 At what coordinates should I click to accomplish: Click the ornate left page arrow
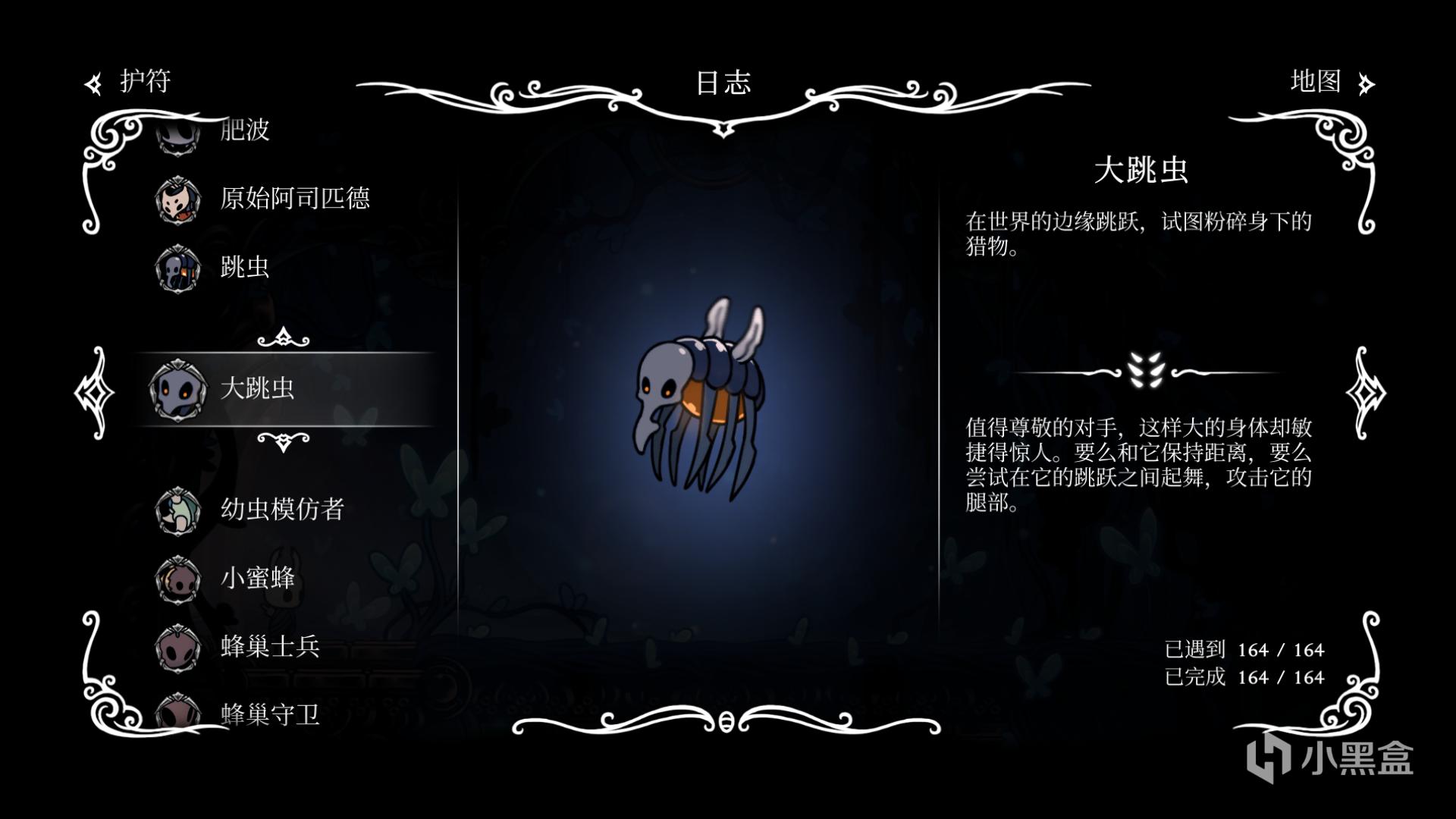click(94, 393)
